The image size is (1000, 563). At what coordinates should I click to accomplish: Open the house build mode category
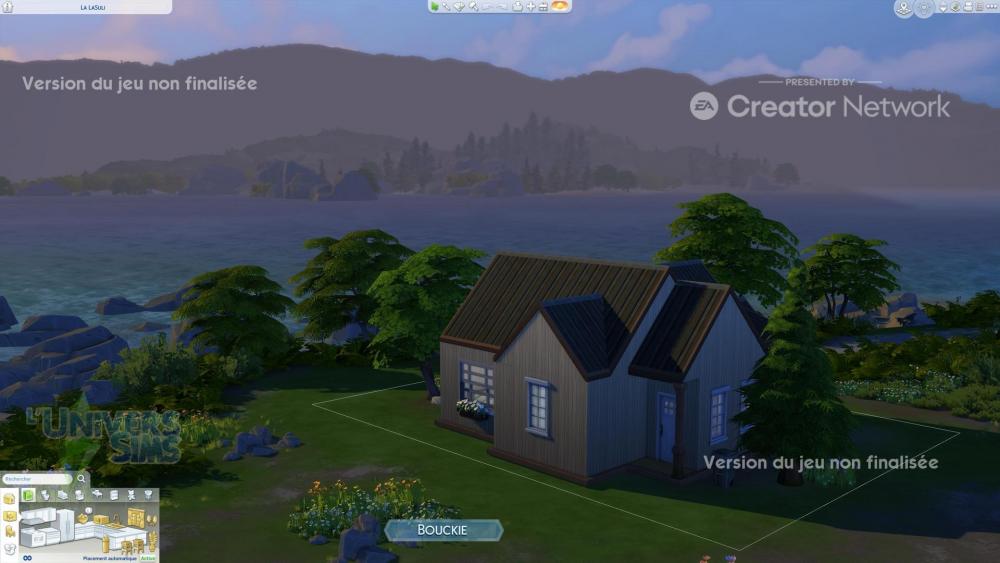pos(10,499)
